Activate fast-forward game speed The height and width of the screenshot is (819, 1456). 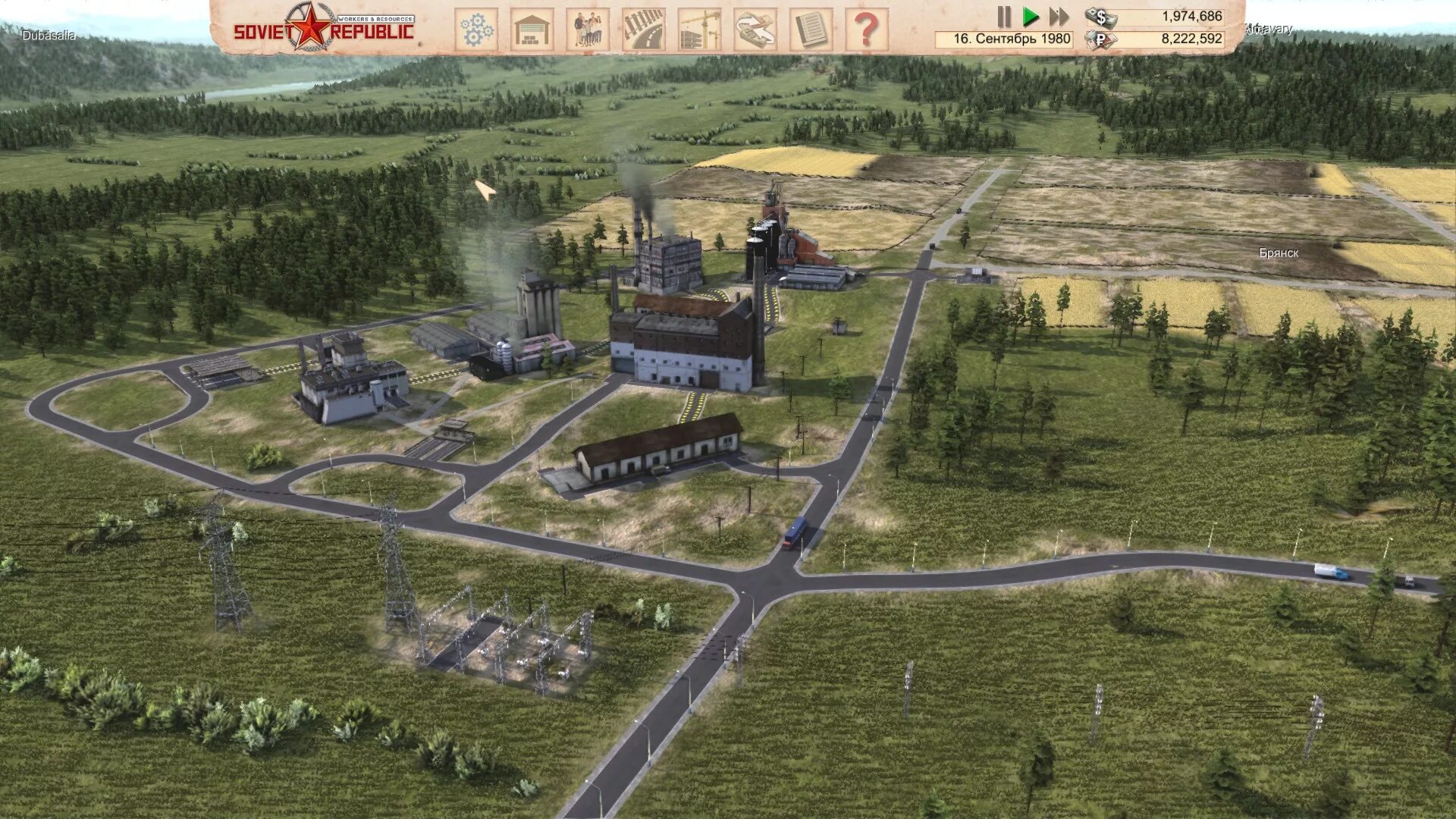pos(1059,17)
